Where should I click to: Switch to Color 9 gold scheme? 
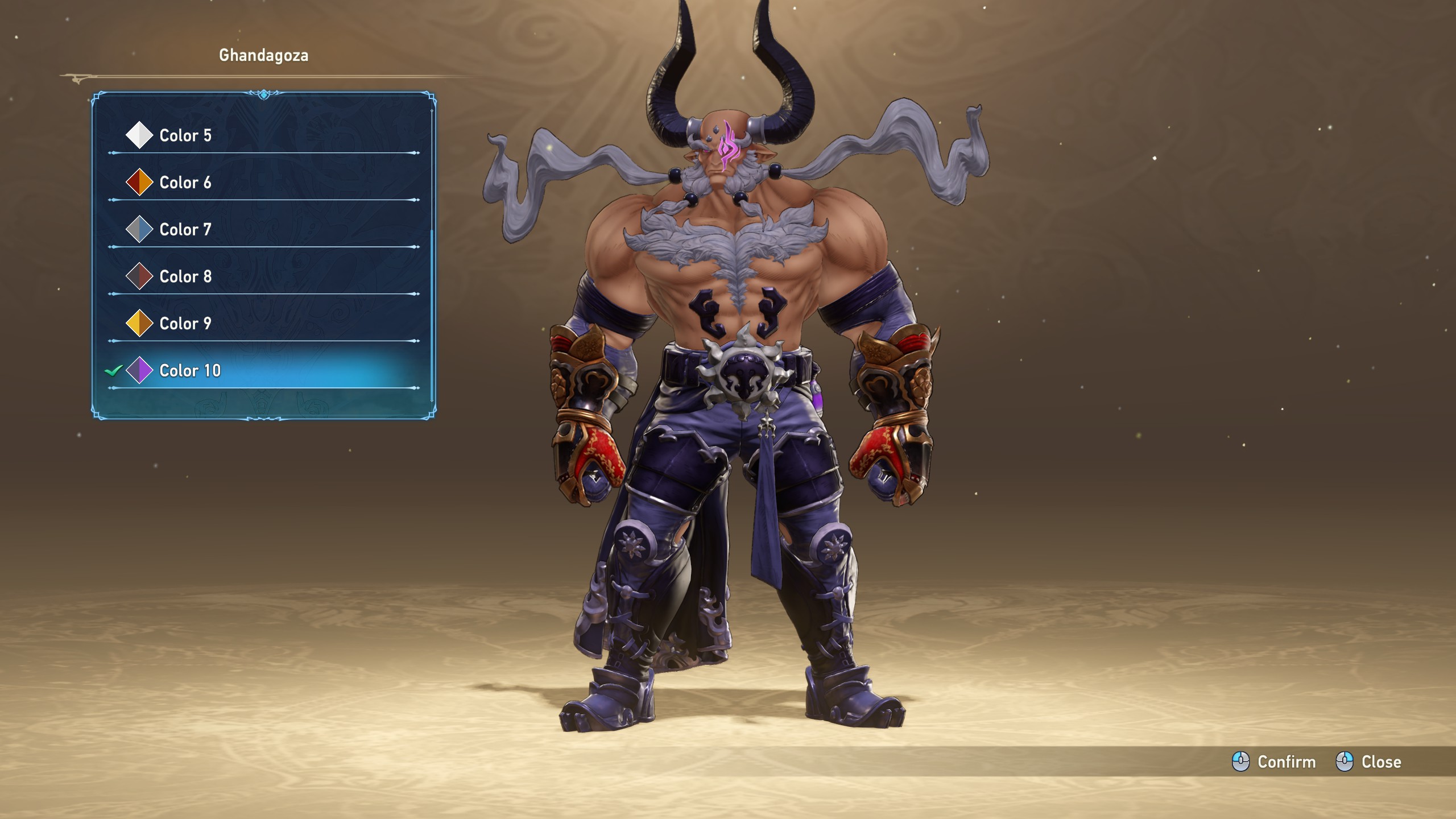click(x=185, y=324)
